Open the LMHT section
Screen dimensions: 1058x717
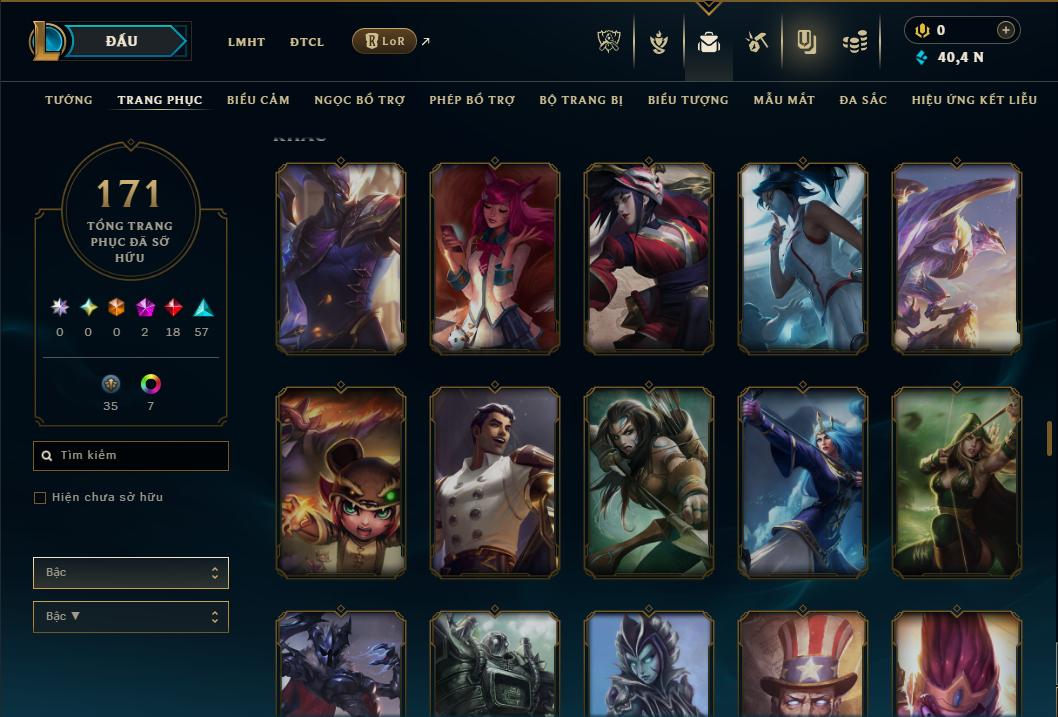[x=246, y=42]
